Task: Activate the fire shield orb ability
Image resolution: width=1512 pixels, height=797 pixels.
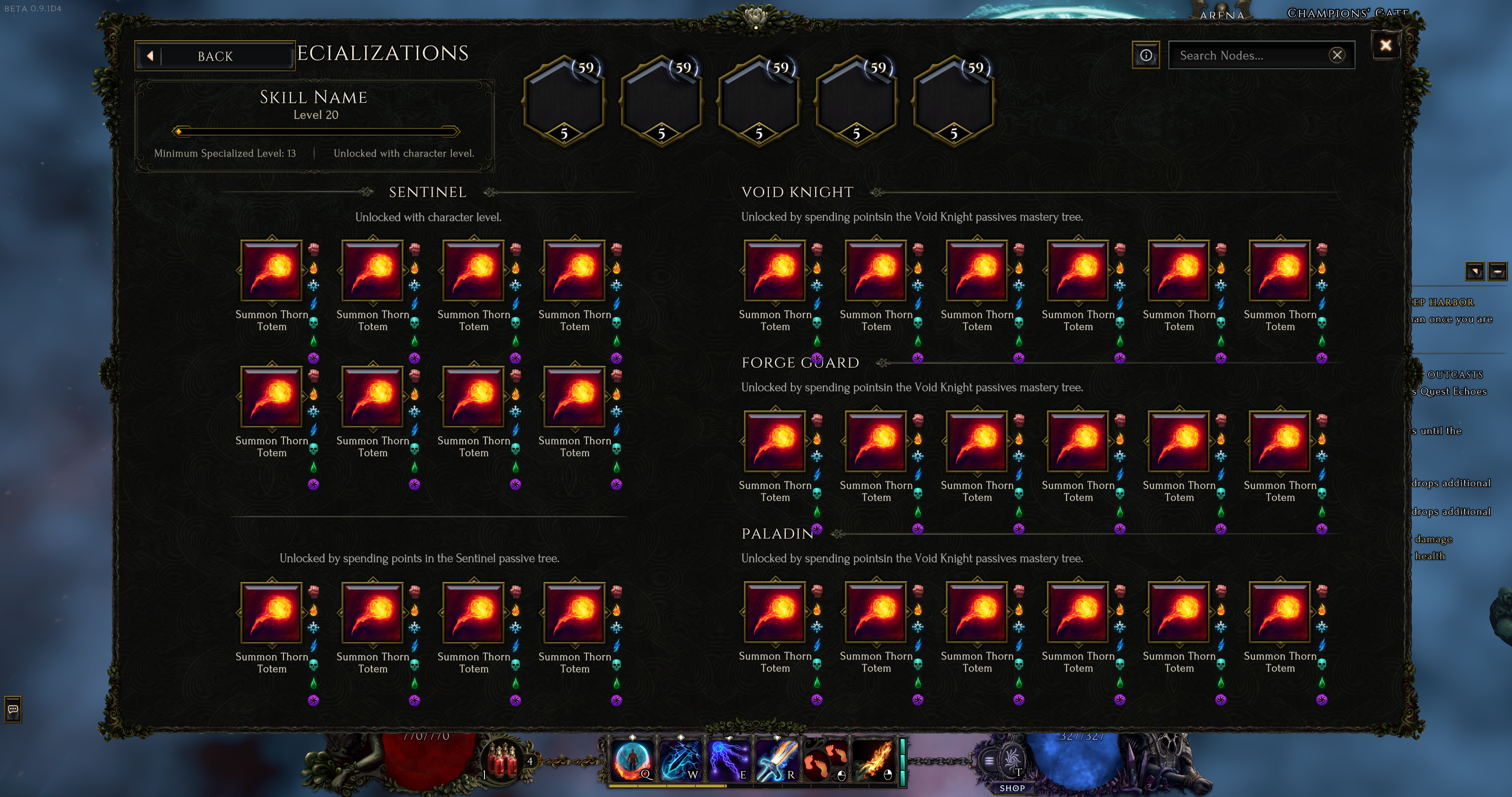Action: coord(632,760)
